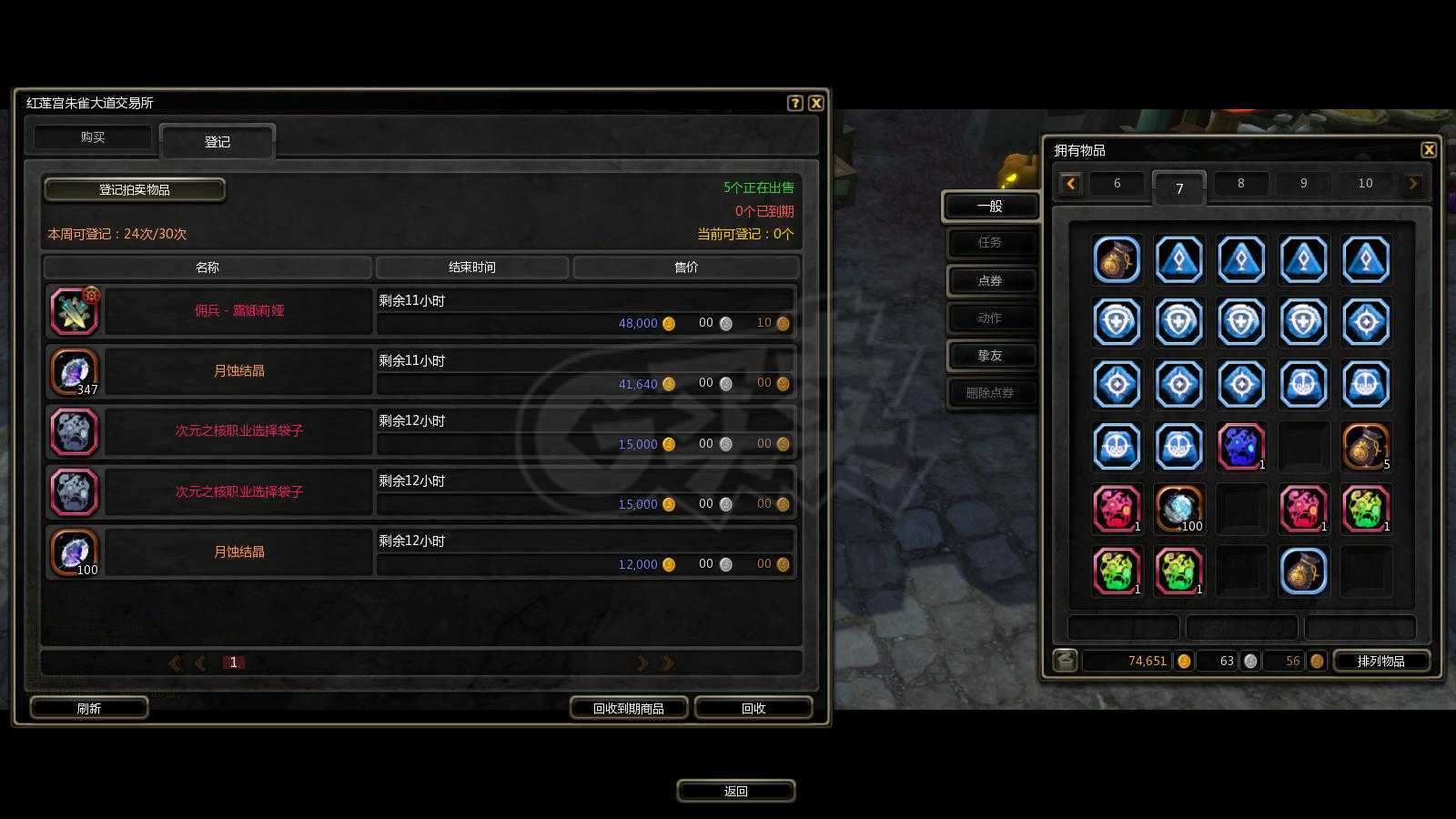This screenshot has width=1456, height=819.
Task: Close the 交易所 window
Action: click(816, 103)
